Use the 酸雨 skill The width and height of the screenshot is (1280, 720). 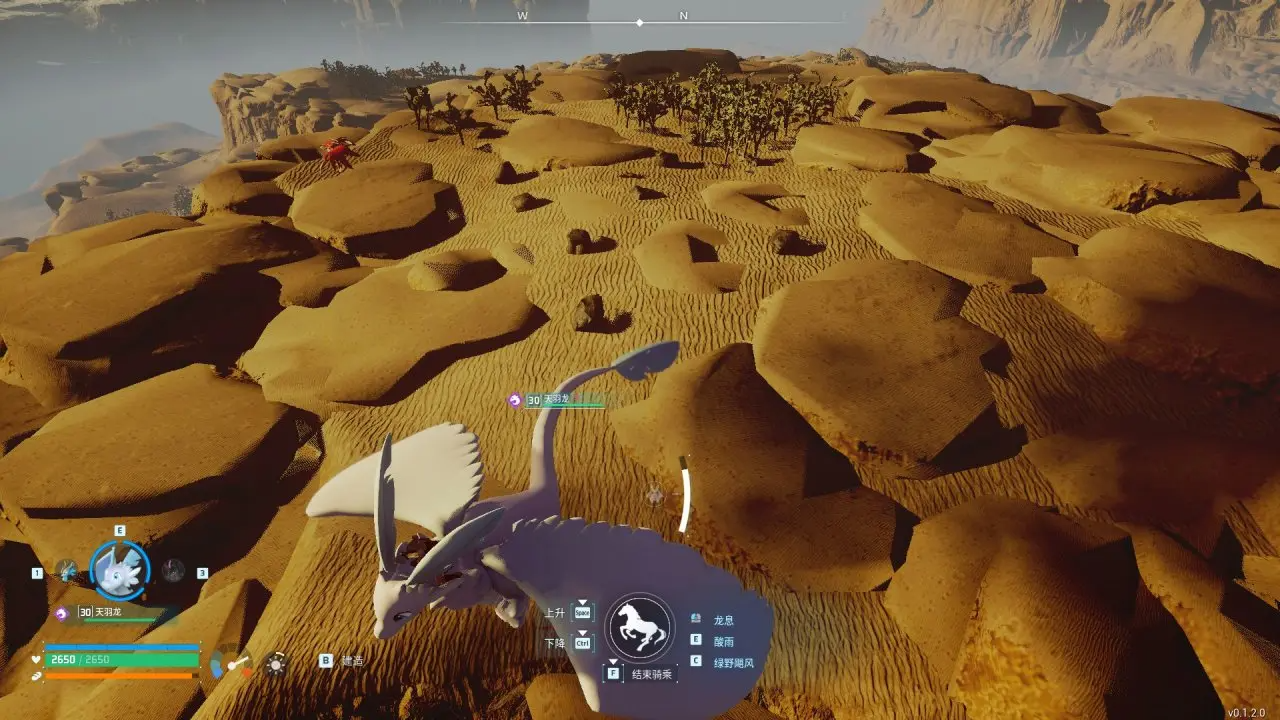tap(723, 641)
